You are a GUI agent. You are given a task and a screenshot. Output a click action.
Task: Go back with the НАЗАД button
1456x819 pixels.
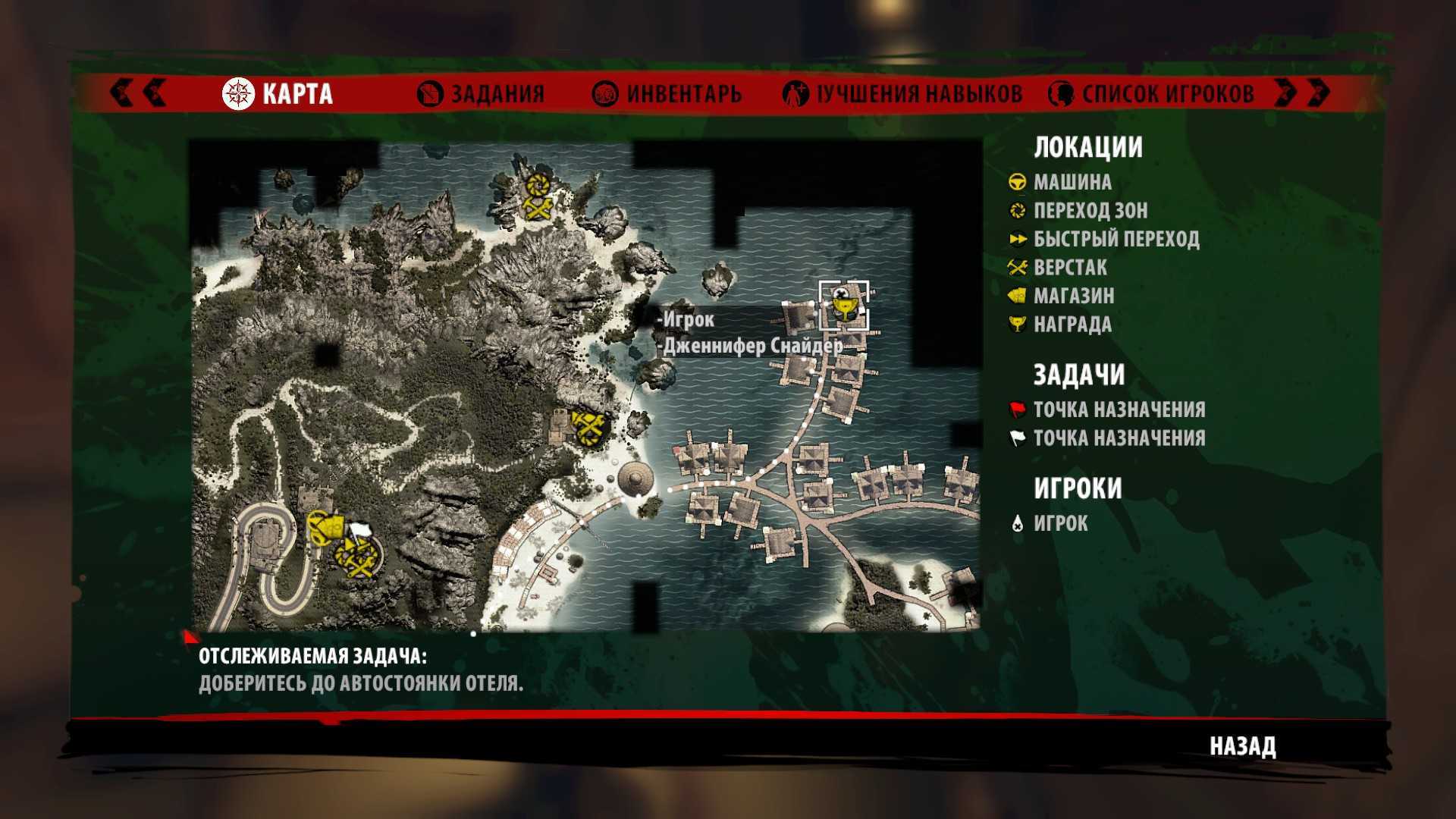pyautogui.click(x=1242, y=746)
